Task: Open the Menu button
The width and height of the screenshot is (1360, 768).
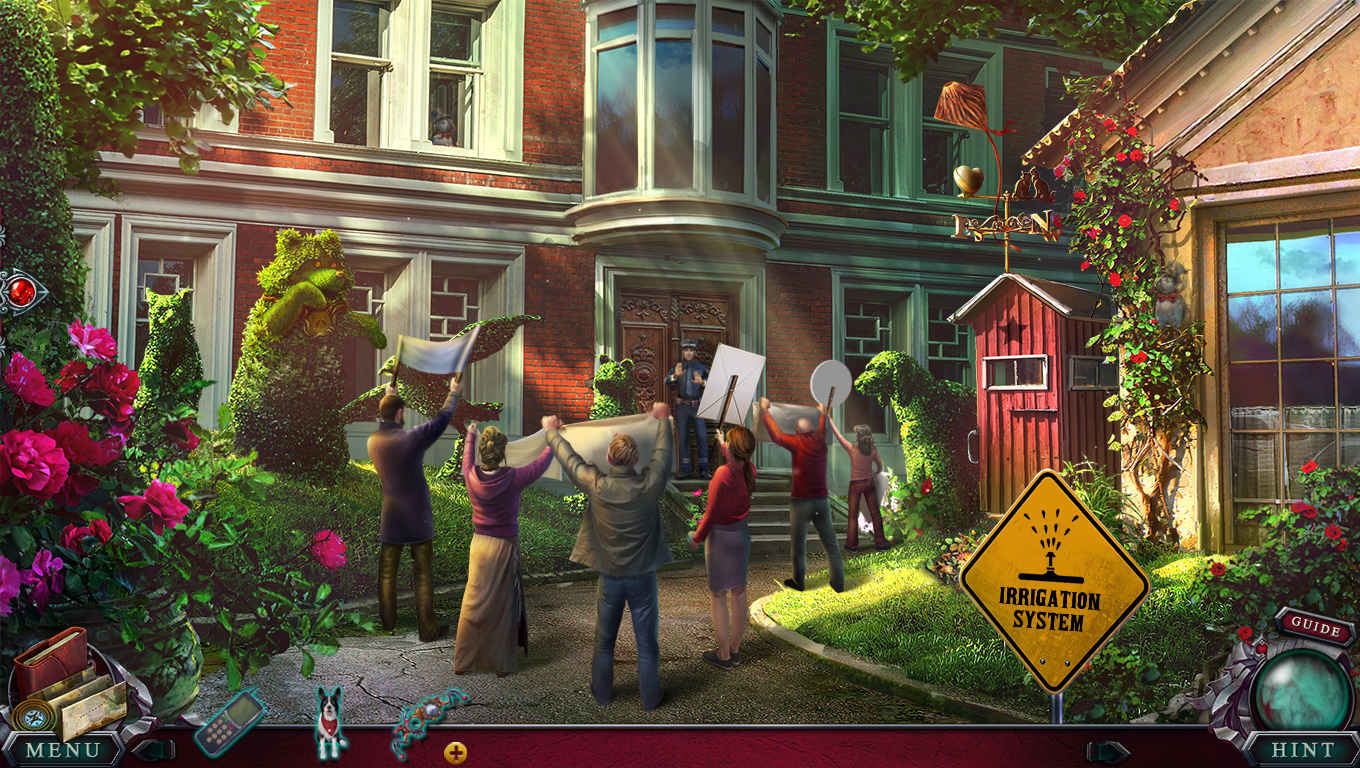Action: [x=63, y=749]
